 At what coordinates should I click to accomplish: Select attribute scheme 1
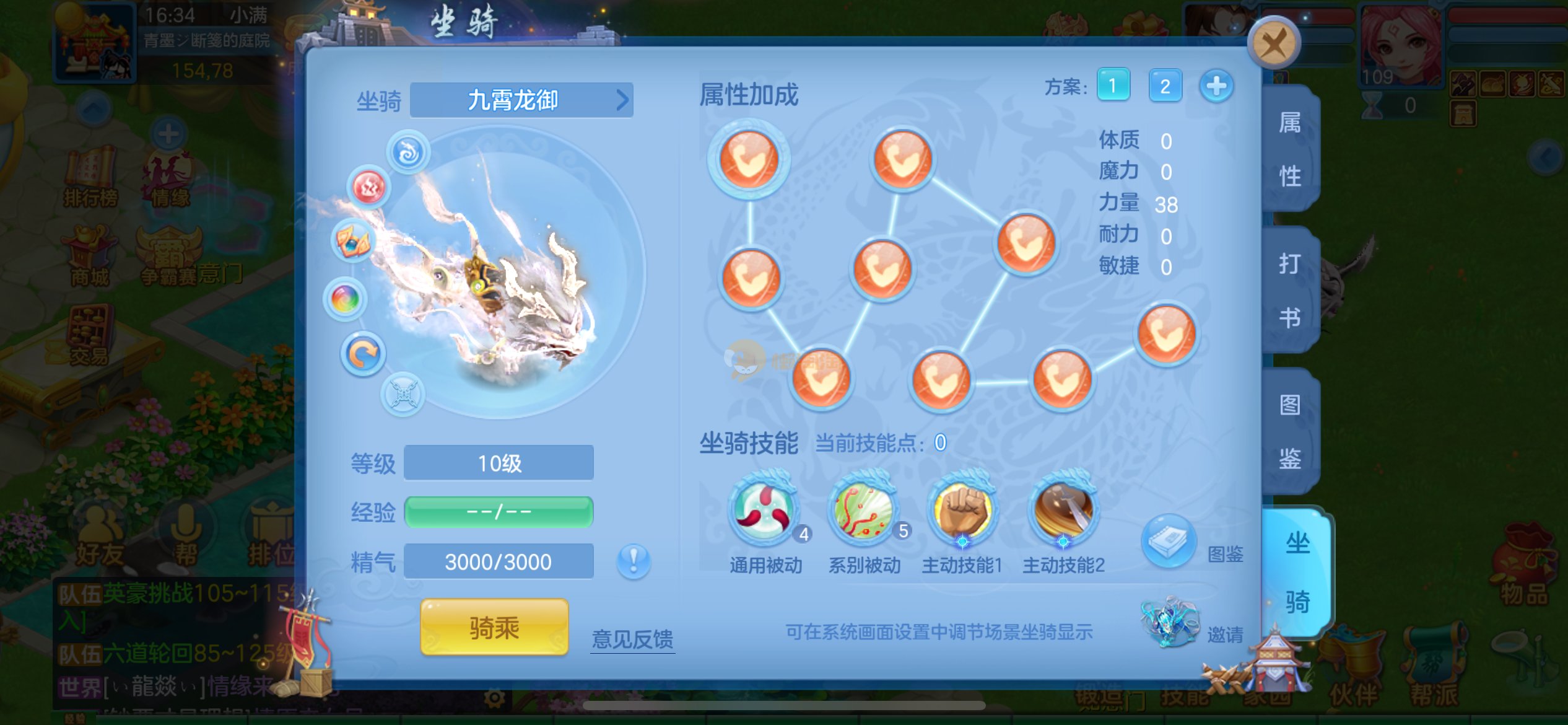click(x=1113, y=86)
